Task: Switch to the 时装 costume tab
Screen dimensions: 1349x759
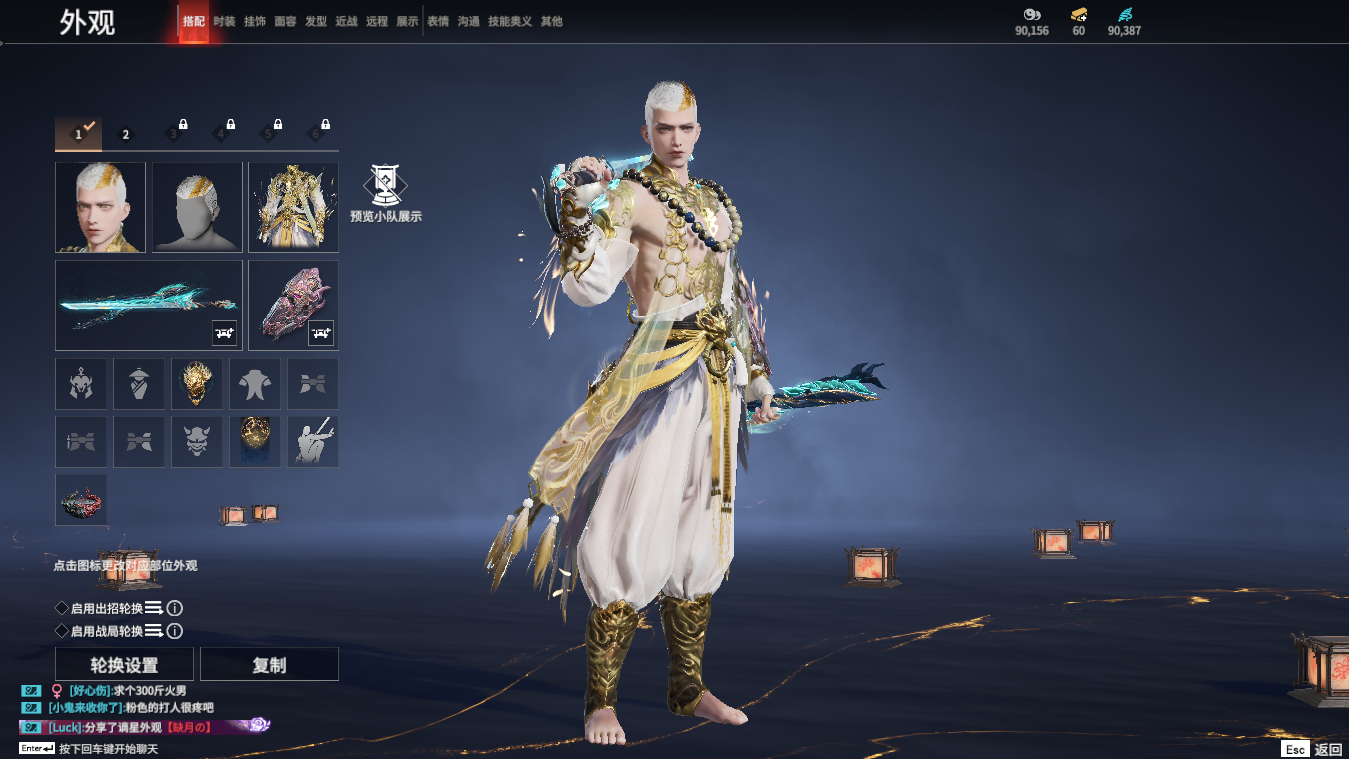Action: [224, 21]
